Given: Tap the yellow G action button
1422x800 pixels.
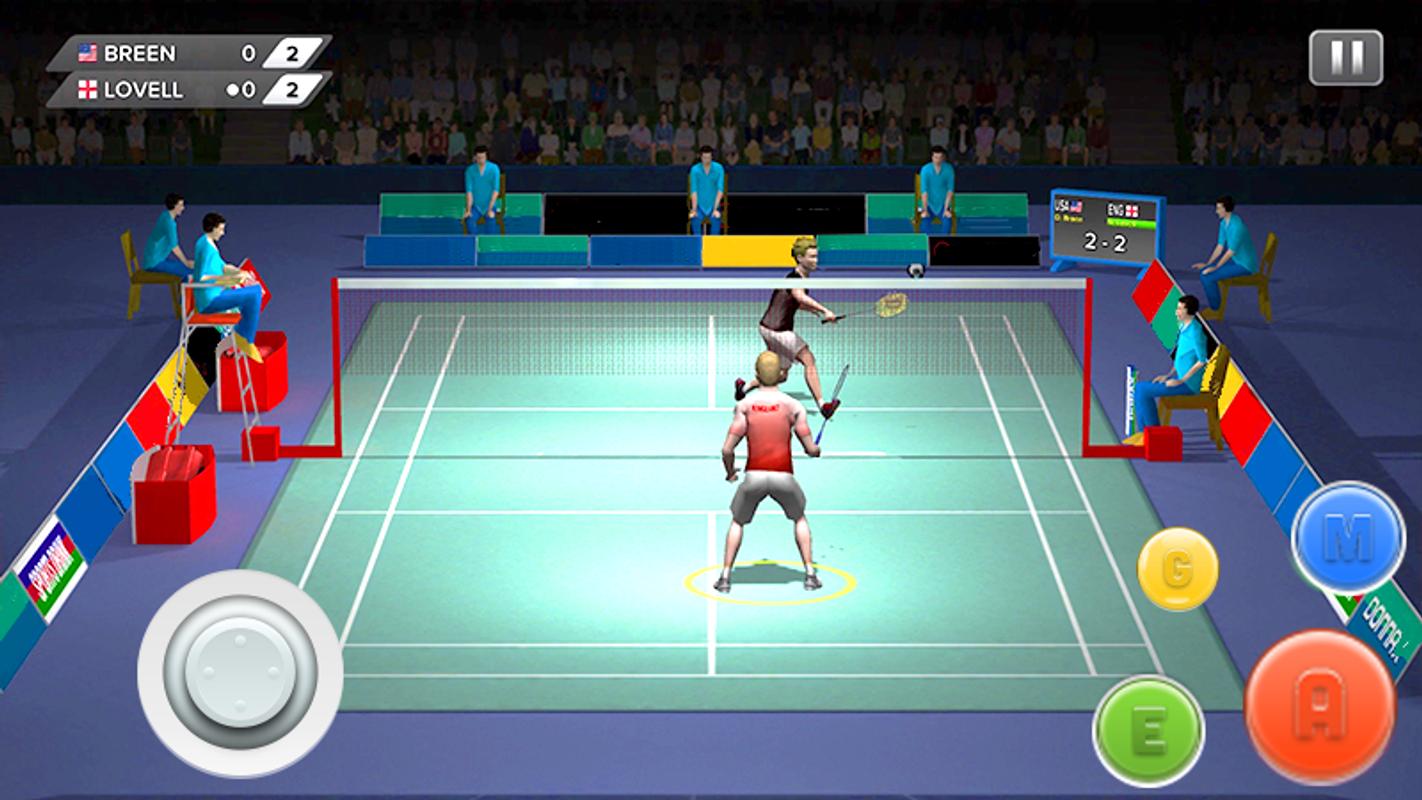Looking at the screenshot, I should (x=1177, y=569).
